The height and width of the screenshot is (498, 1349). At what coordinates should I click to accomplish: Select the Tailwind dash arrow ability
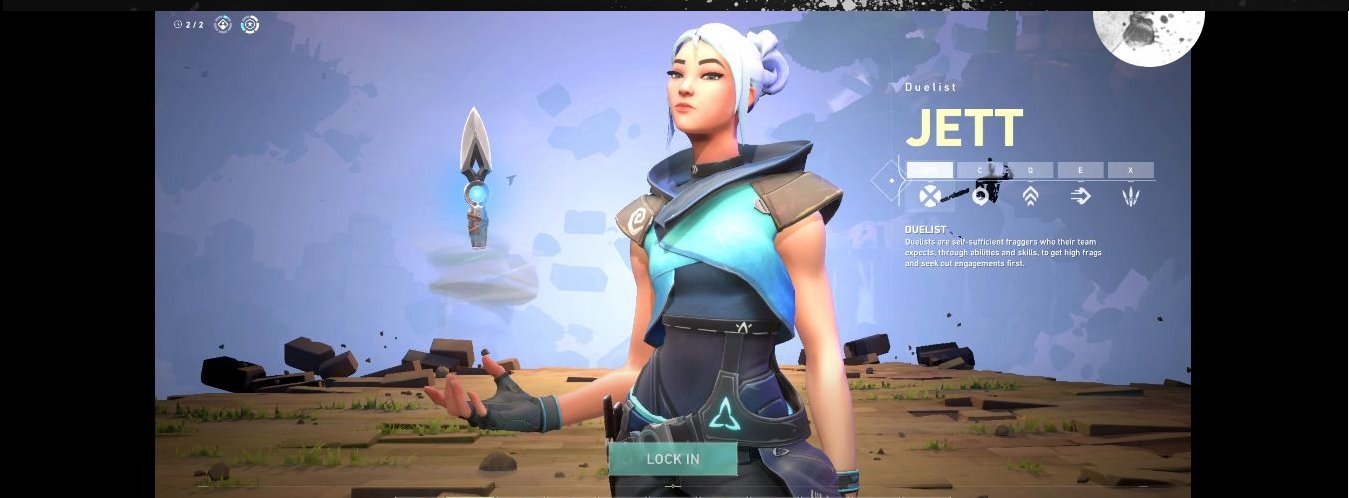pos(1080,196)
